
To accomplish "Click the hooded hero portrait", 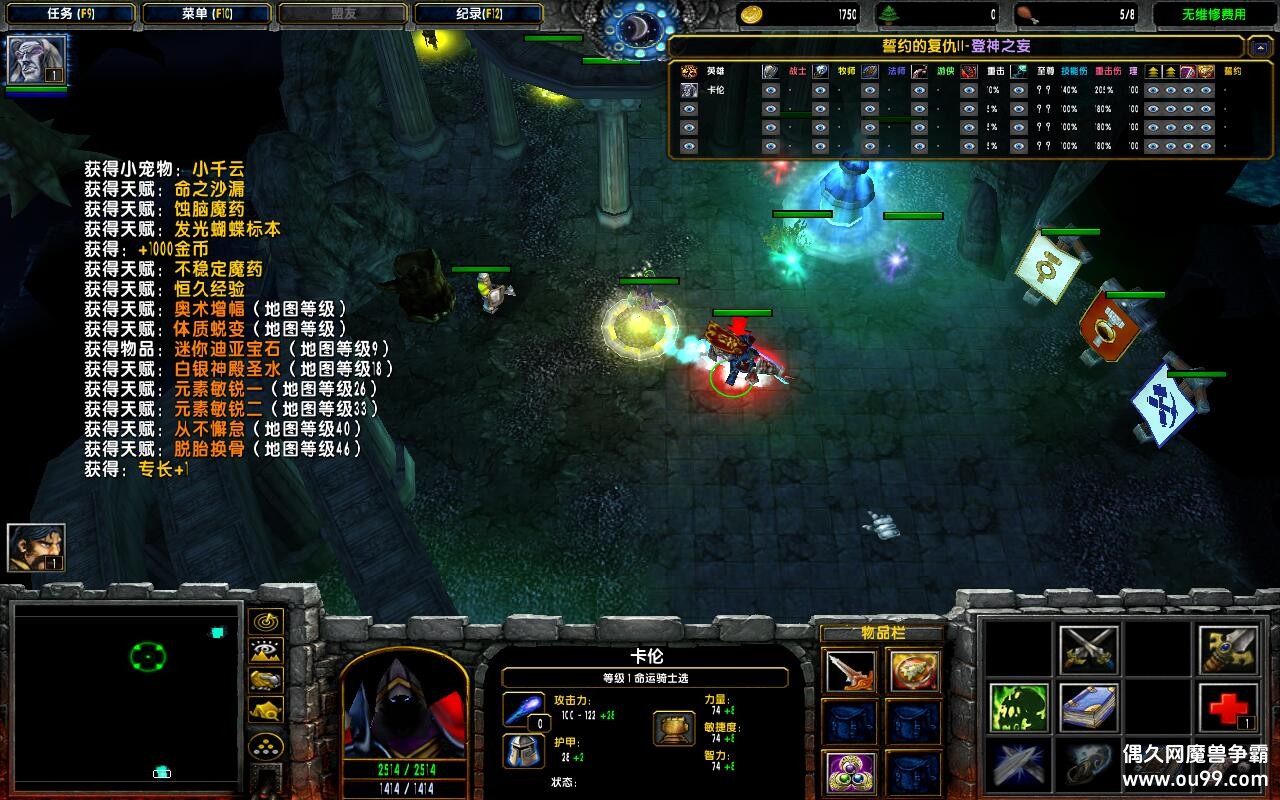I will point(405,705).
